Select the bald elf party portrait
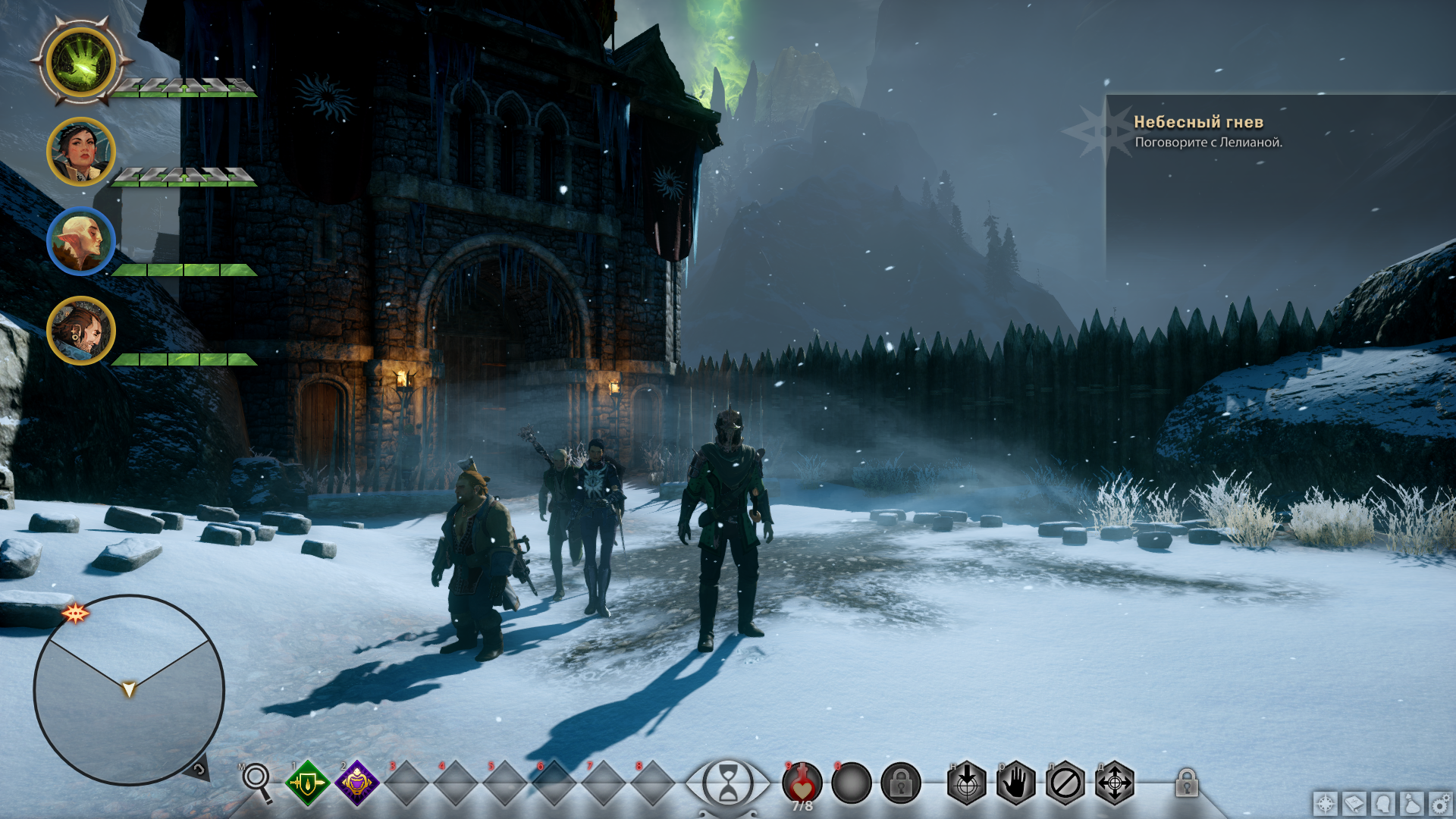The width and height of the screenshot is (1456, 819). (x=81, y=241)
